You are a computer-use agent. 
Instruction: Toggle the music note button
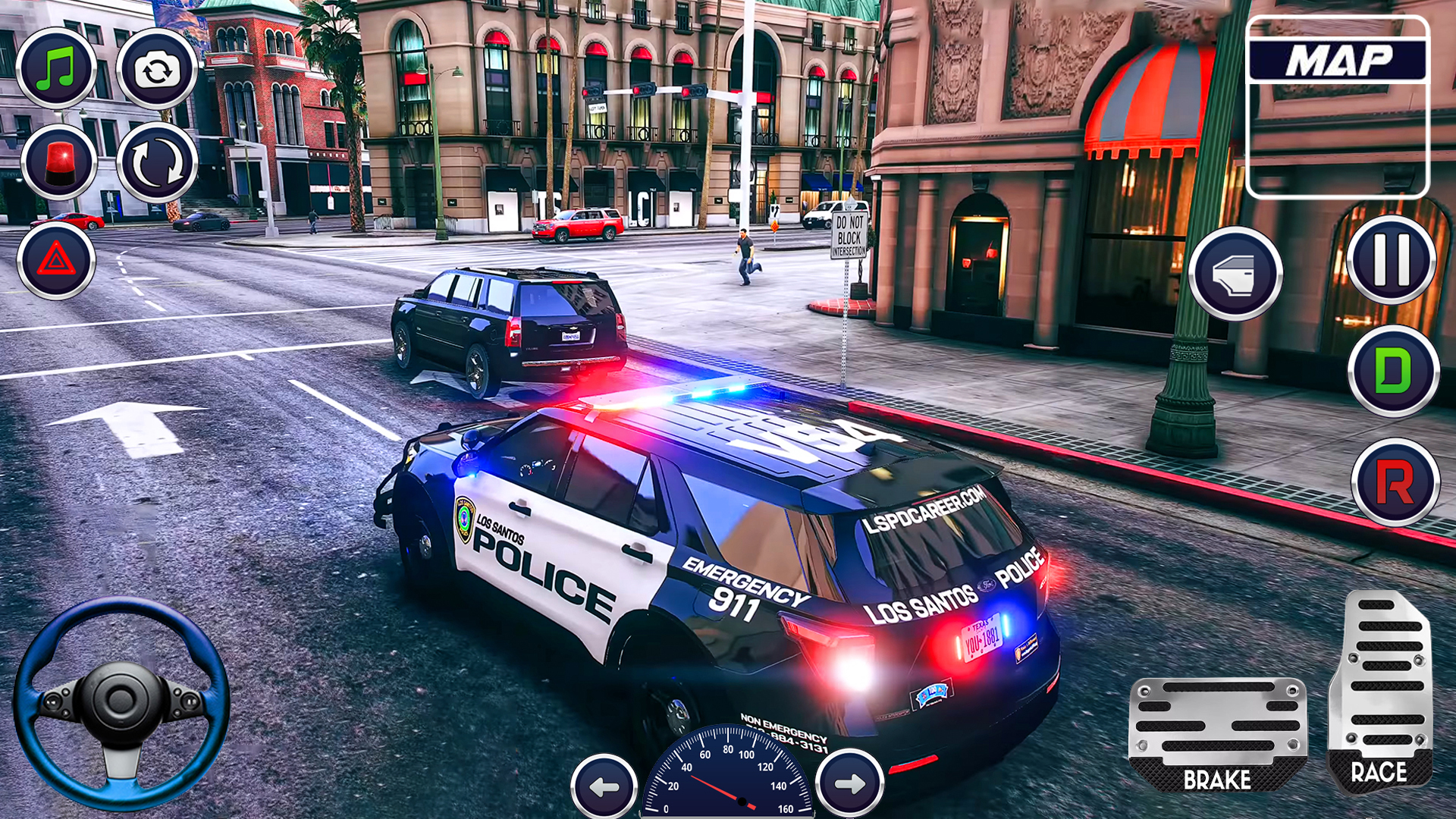pyautogui.click(x=57, y=68)
